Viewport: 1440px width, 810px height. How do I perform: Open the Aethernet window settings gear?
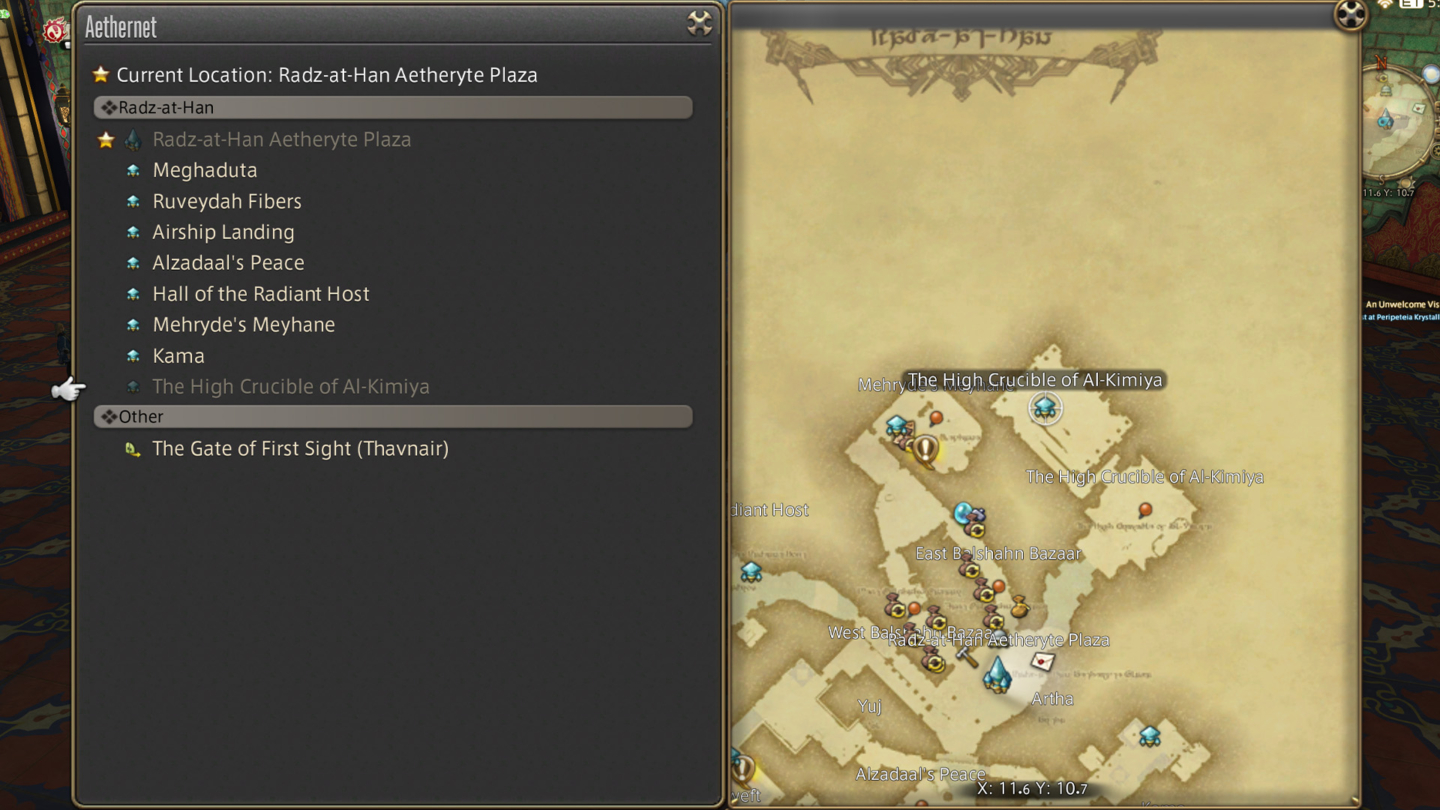coord(700,24)
